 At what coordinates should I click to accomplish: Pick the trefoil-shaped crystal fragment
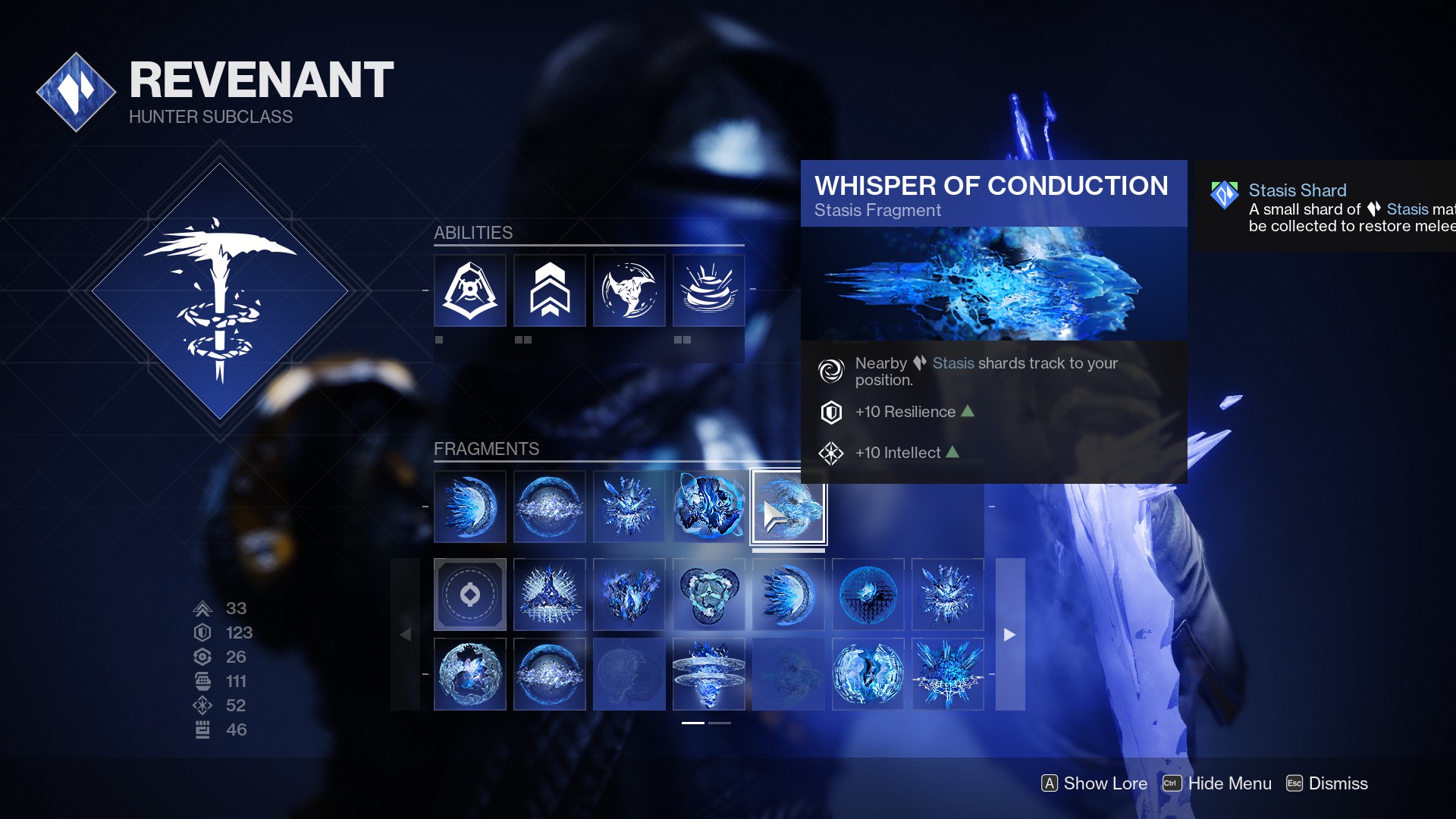tap(709, 595)
